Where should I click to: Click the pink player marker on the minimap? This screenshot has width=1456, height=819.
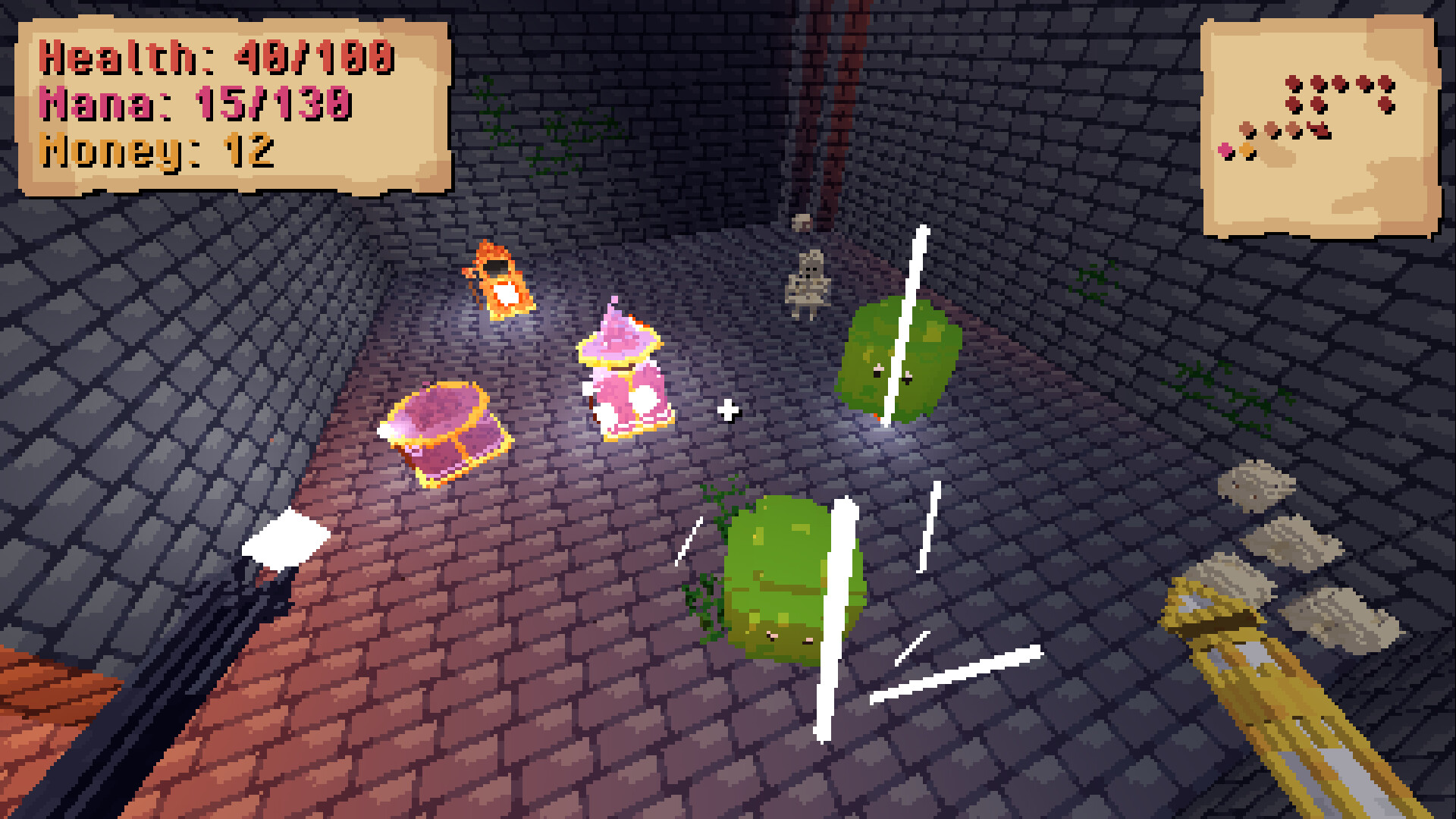[x=1225, y=151]
